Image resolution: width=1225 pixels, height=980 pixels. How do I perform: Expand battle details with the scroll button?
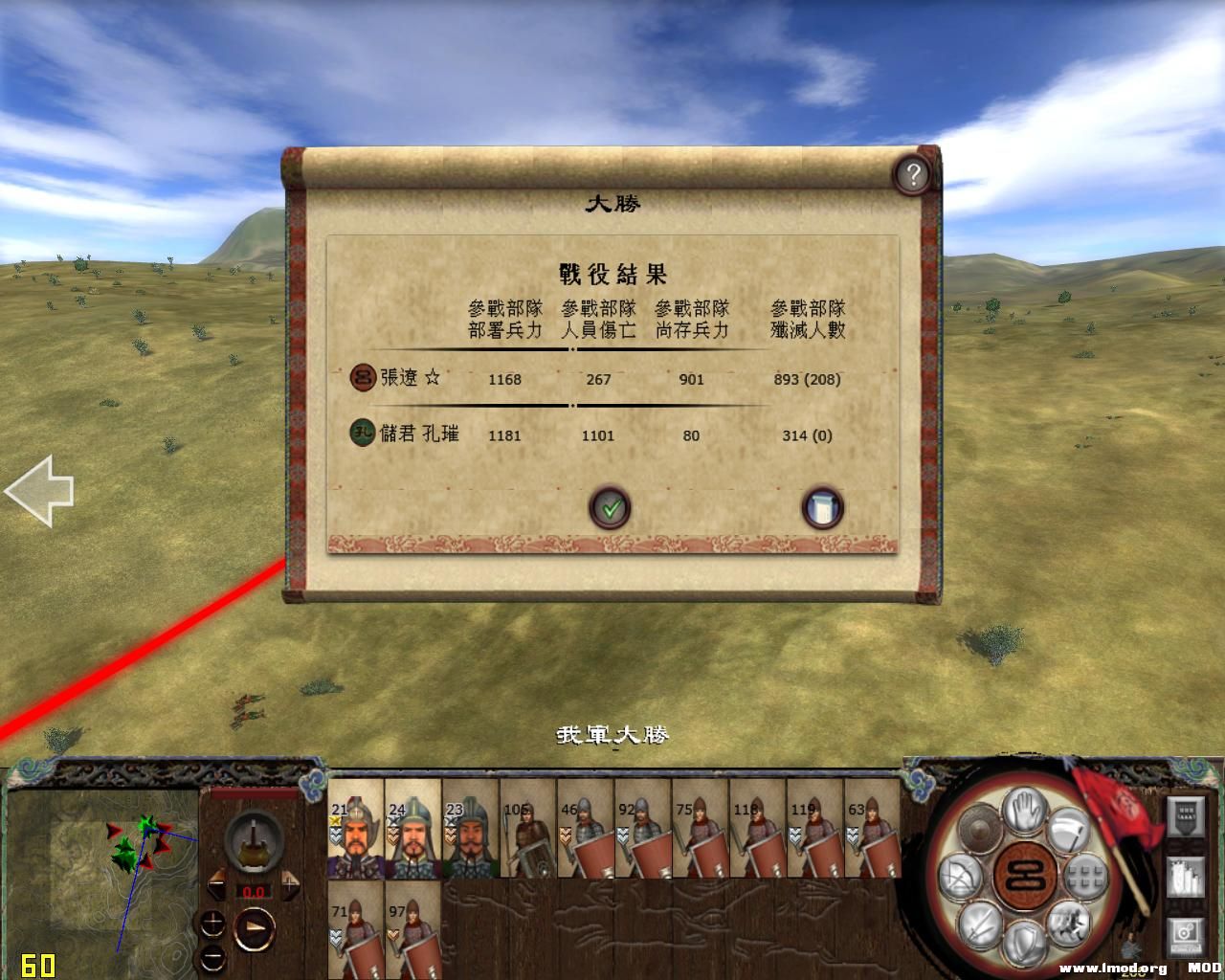point(823,509)
